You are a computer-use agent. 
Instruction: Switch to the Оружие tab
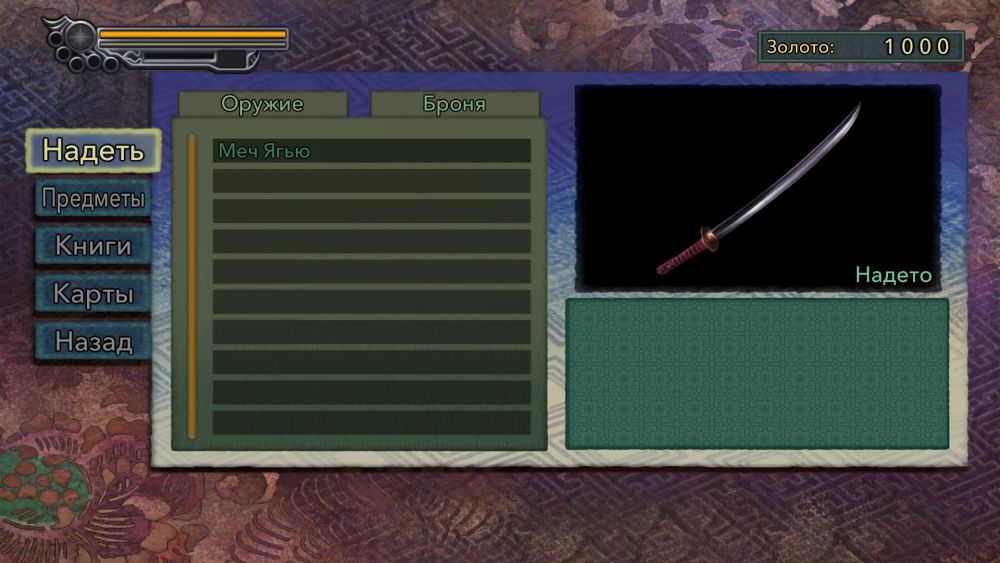click(262, 104)
